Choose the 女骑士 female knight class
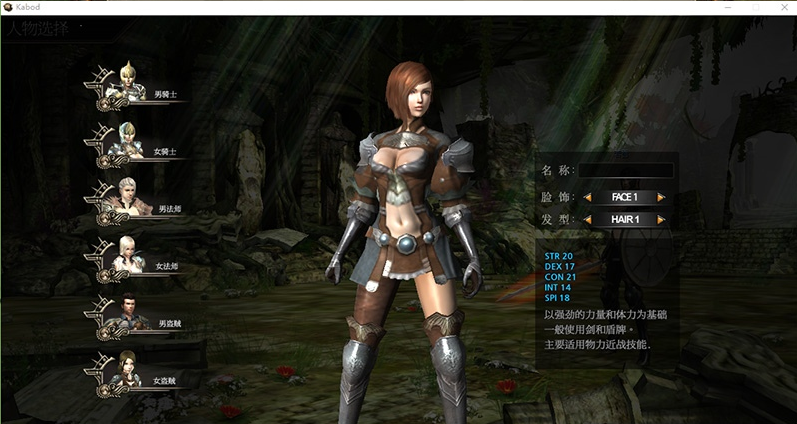Image resolution: width=797 pixels, height=424 pixels. click(x=138, y=145)
